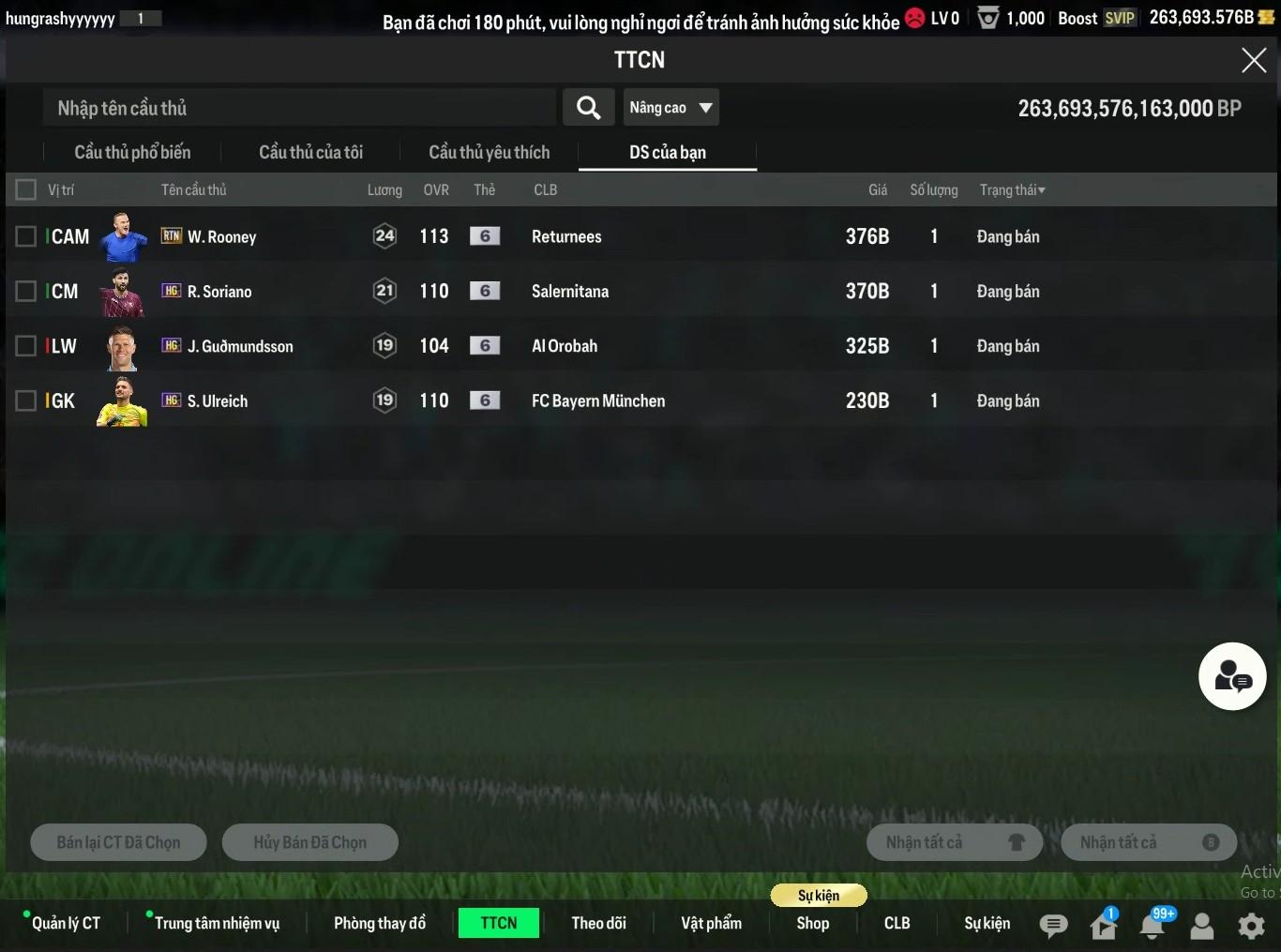
Task: Close the TTCN window
Action: pyautogui.click(x=1254, y=61)
